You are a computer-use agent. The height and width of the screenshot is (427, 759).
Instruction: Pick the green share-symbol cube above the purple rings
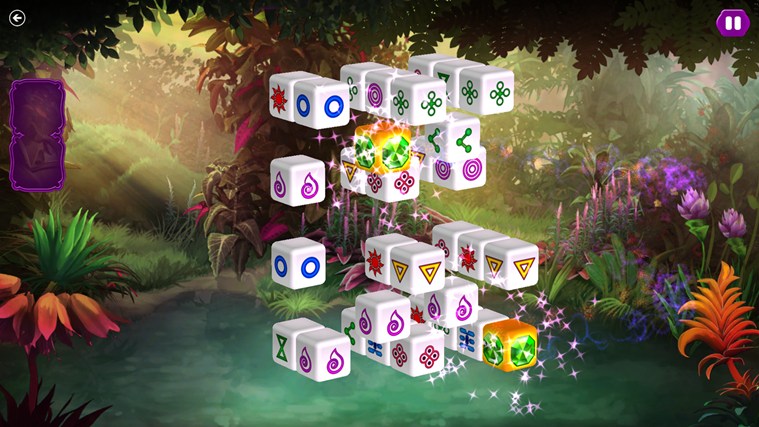click(464, 141)
